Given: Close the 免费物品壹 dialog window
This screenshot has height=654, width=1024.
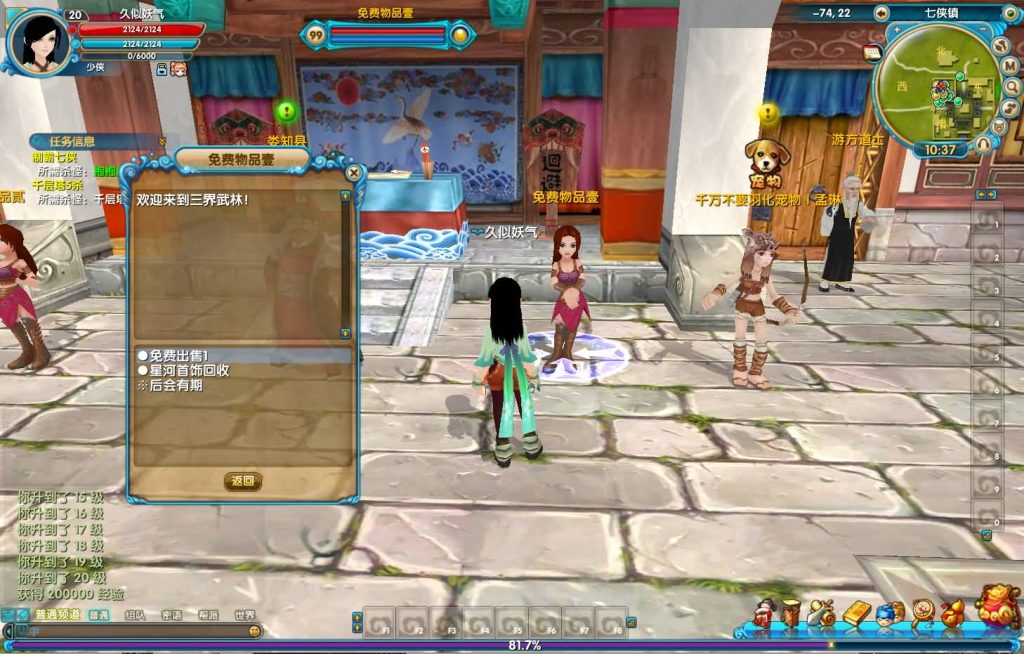Looking at the screenshot, I should (353, 173).
